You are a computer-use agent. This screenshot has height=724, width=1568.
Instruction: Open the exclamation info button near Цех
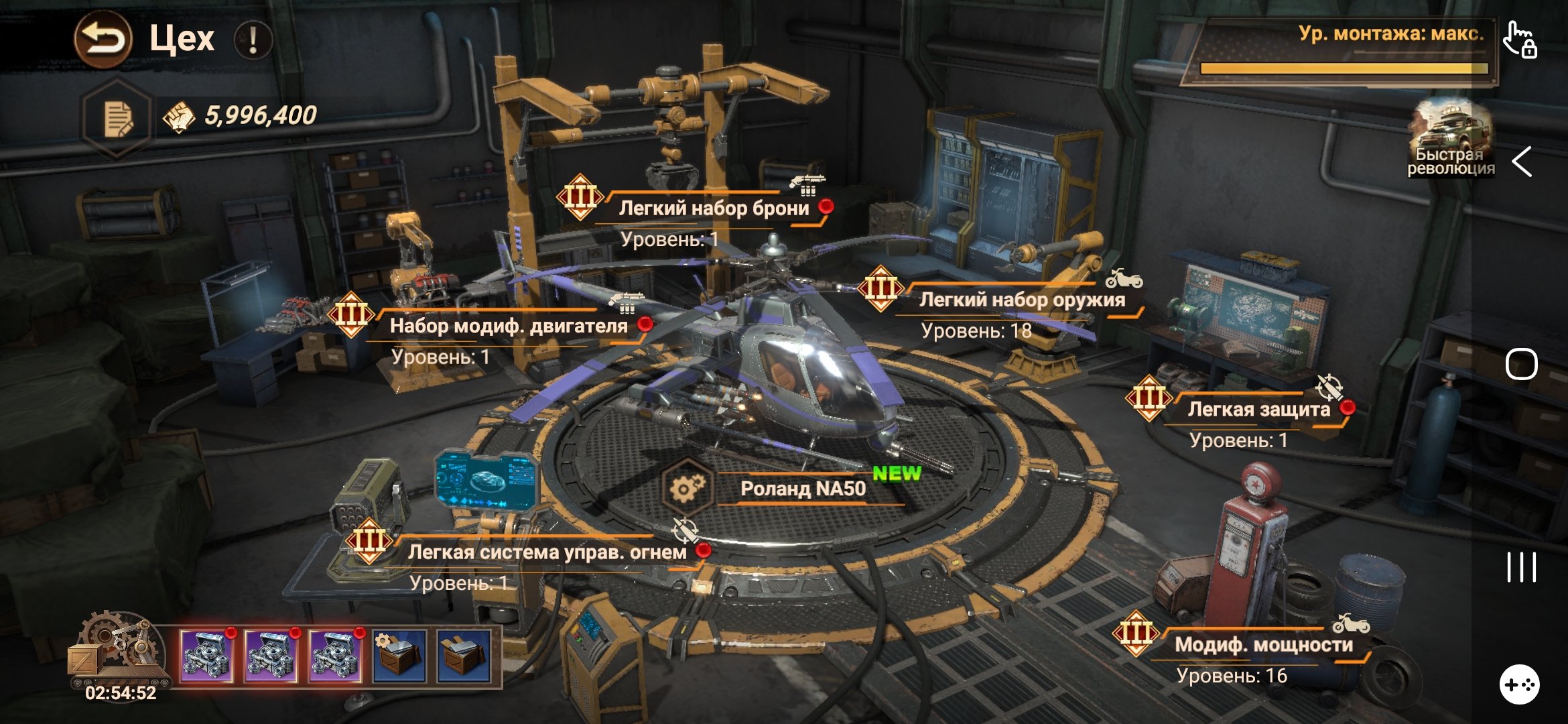(253, 40)
